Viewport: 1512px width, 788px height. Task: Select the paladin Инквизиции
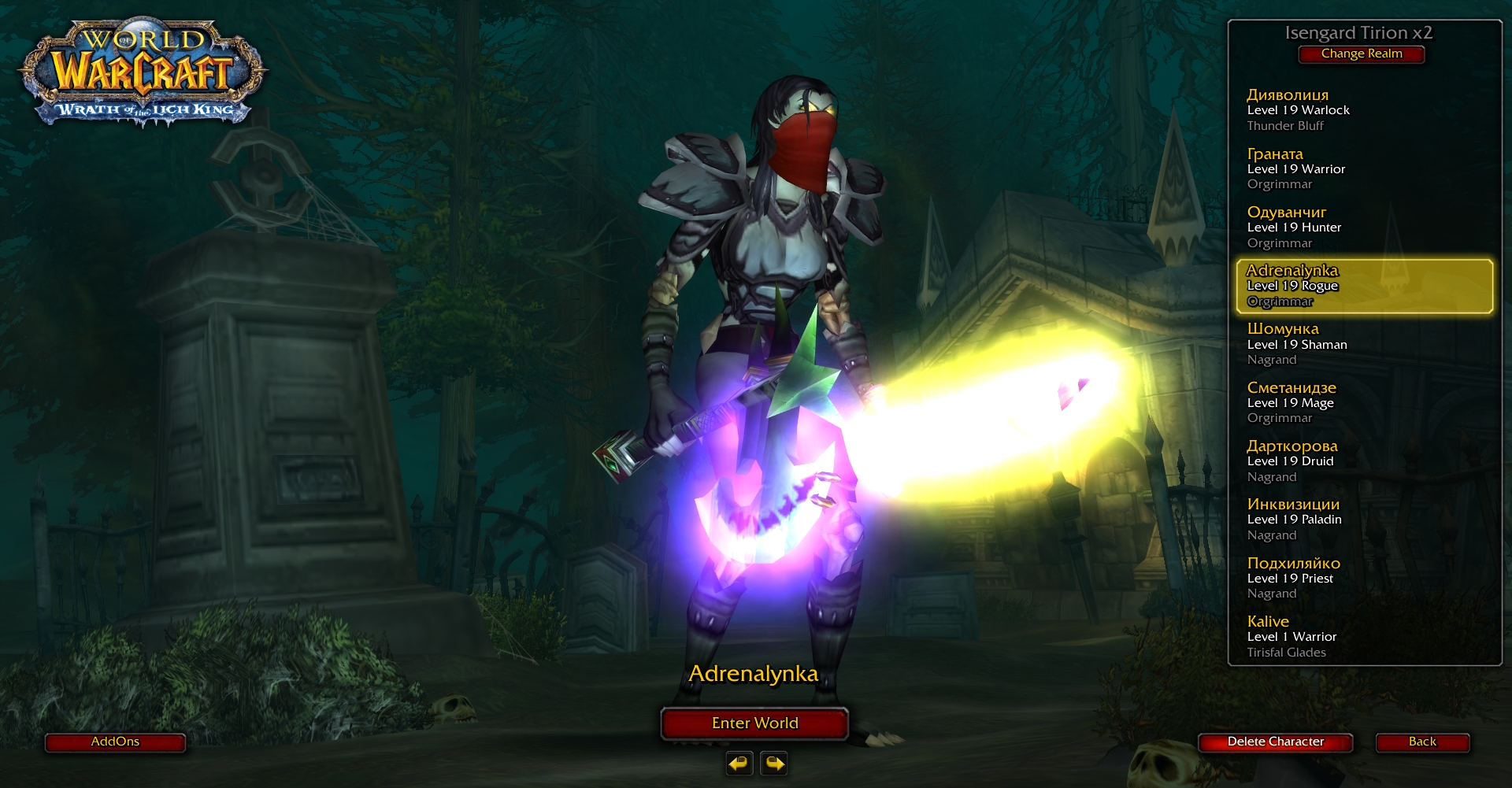(x=1299, y=519)
